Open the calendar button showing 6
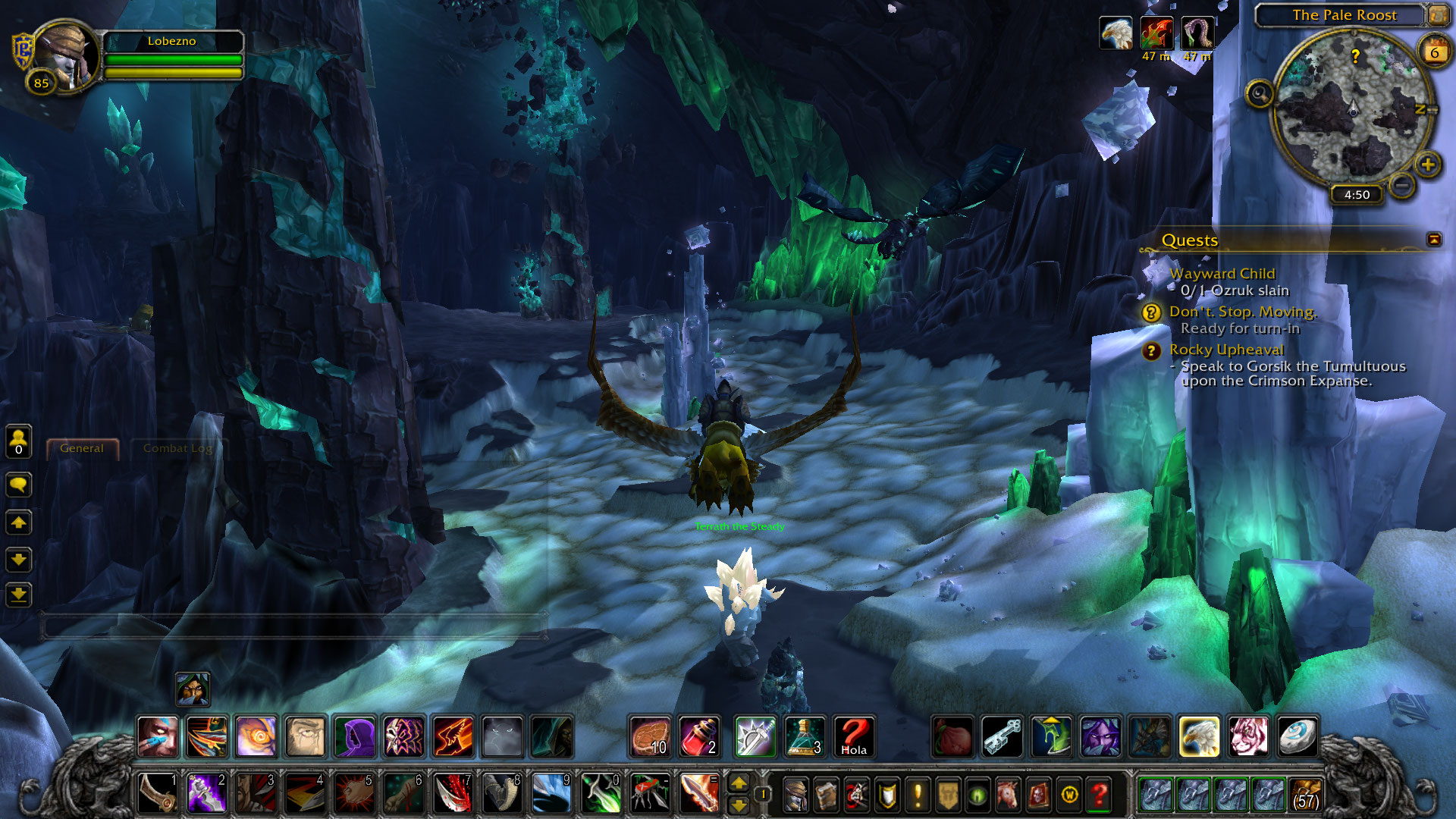The width and height of the screenshot is (1456, 819). tap(1434, 52)
